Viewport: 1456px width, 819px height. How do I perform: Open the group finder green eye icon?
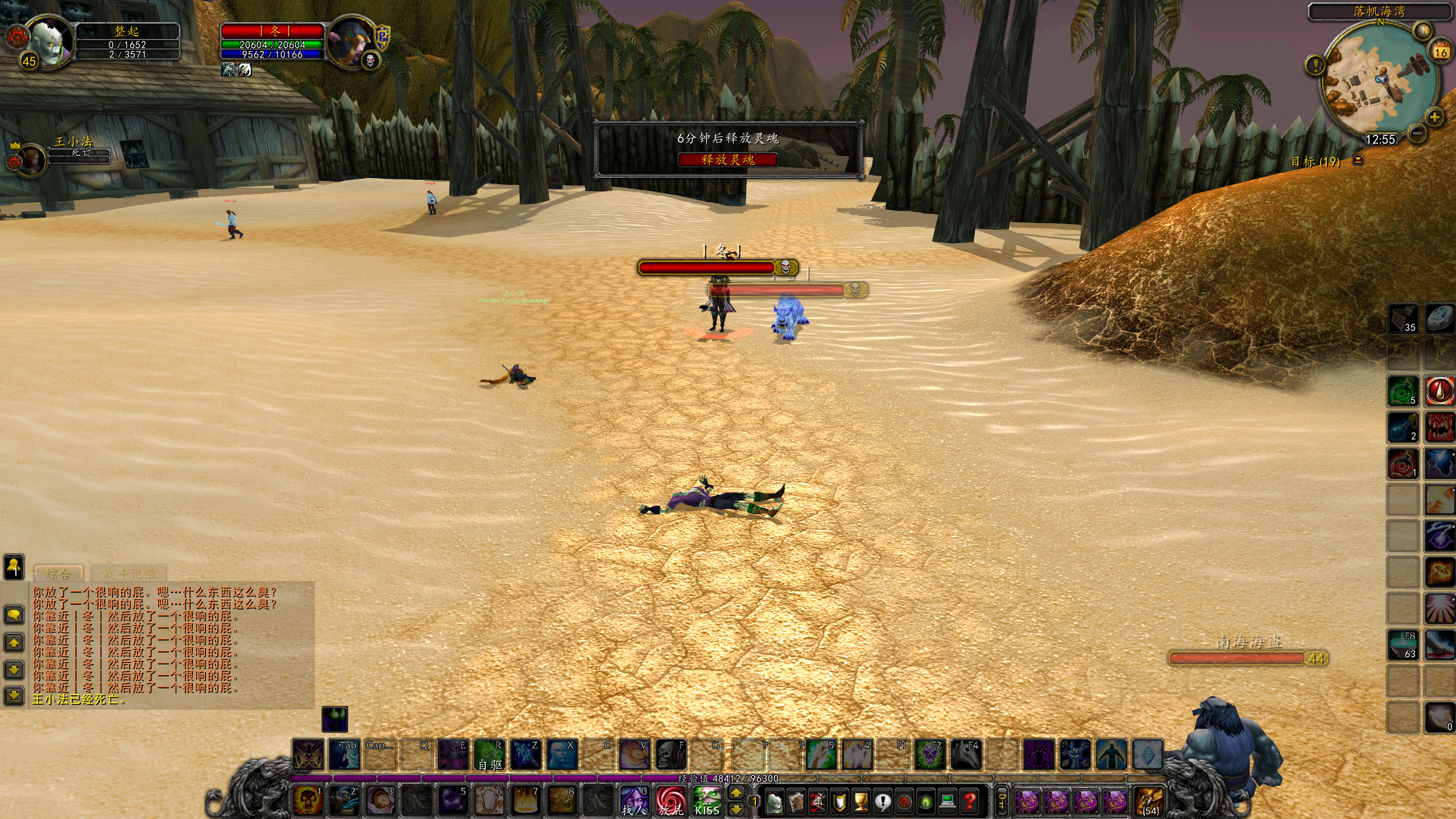pos(925,803)
